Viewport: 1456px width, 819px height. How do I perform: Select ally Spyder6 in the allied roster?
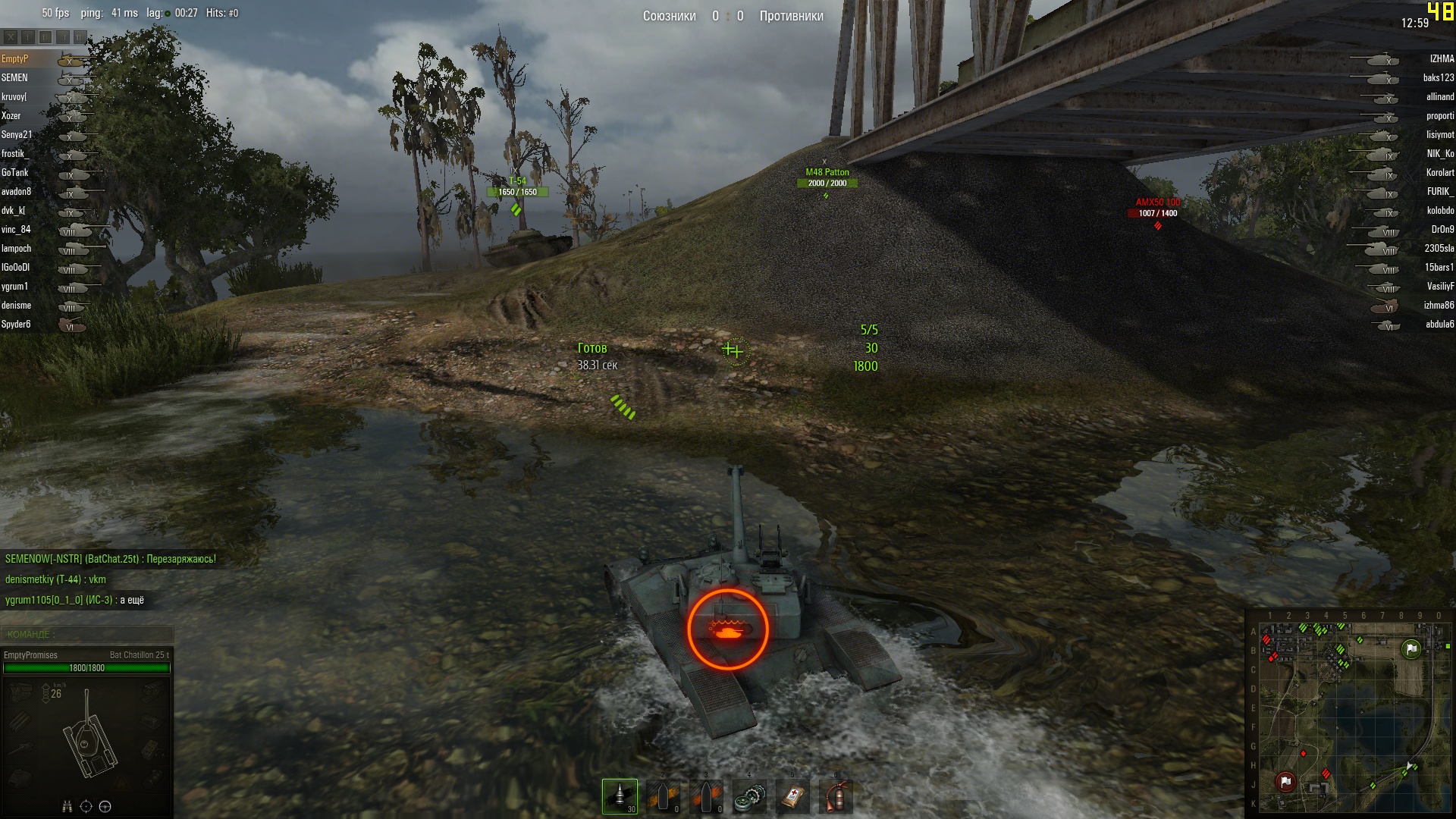17,325
